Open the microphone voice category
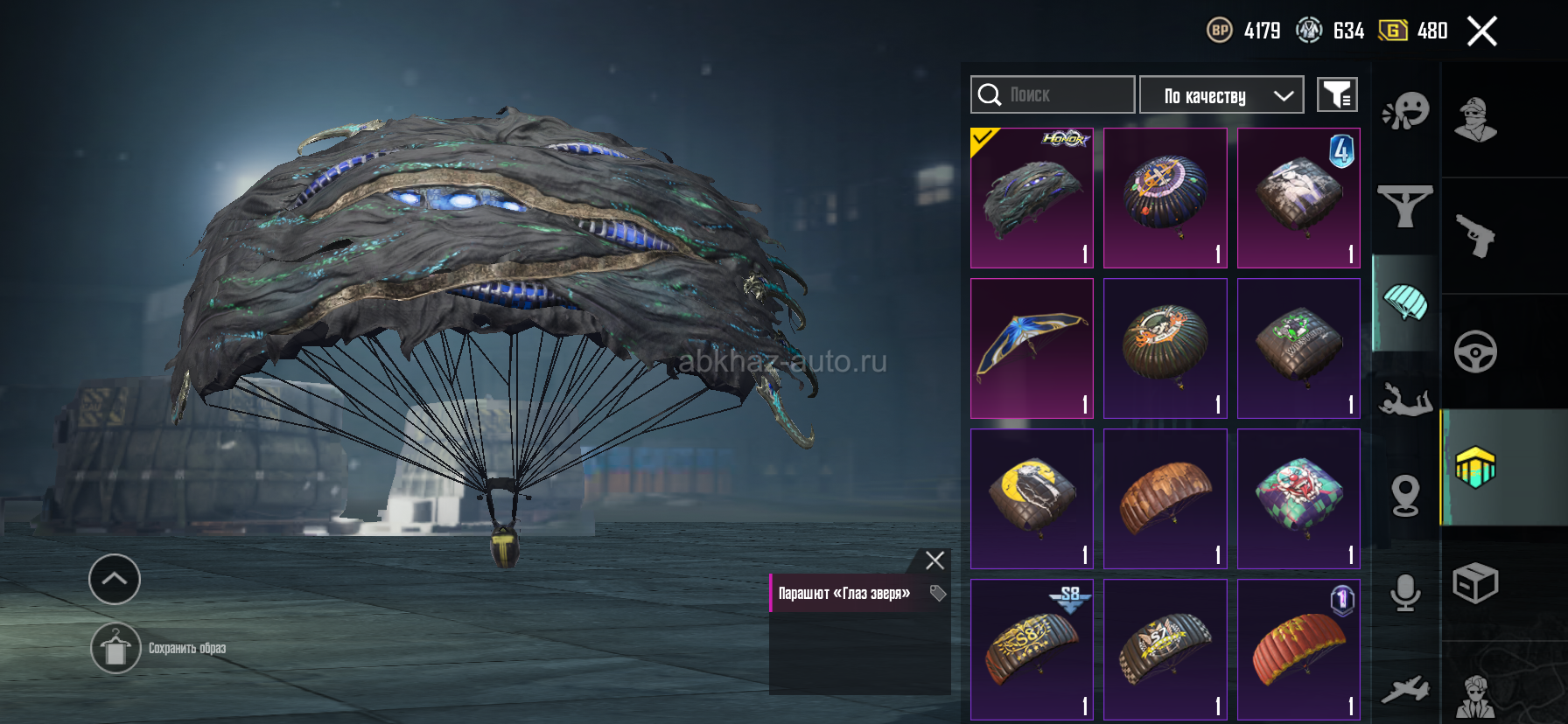1568x724 pixels. click(1405, 592)
